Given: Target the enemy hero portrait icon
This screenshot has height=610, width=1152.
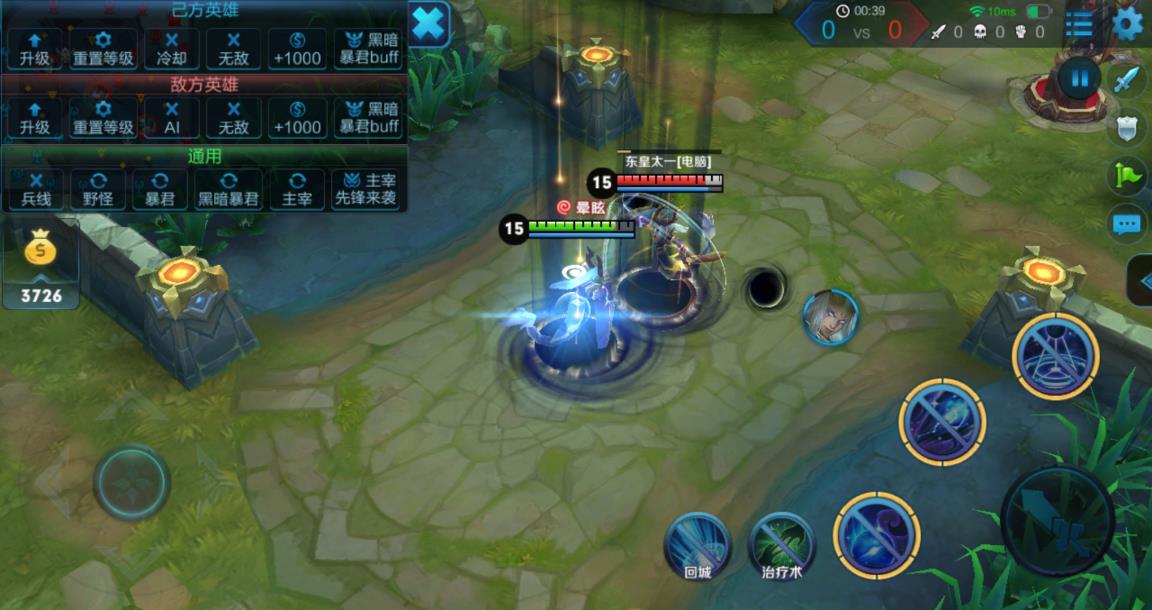Looking at the screenshot, I should [830, 317].
